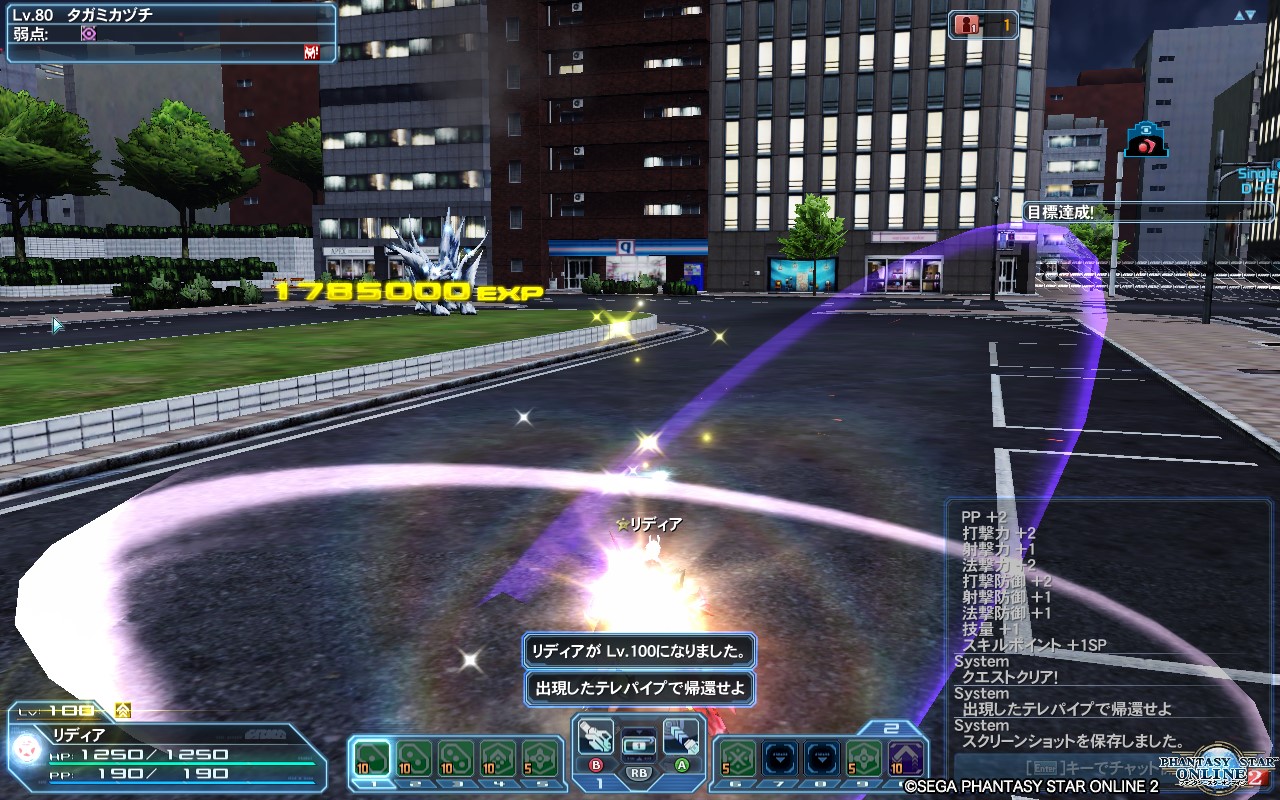Screen dimensions: 1280x800
Task: Click the party member count icon
Action: (x=966, y=25)
